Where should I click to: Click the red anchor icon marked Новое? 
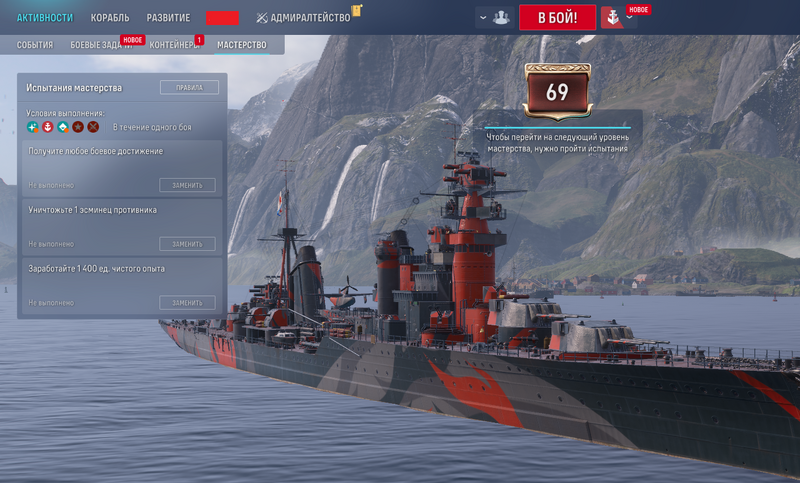click(x=611, y=18)
